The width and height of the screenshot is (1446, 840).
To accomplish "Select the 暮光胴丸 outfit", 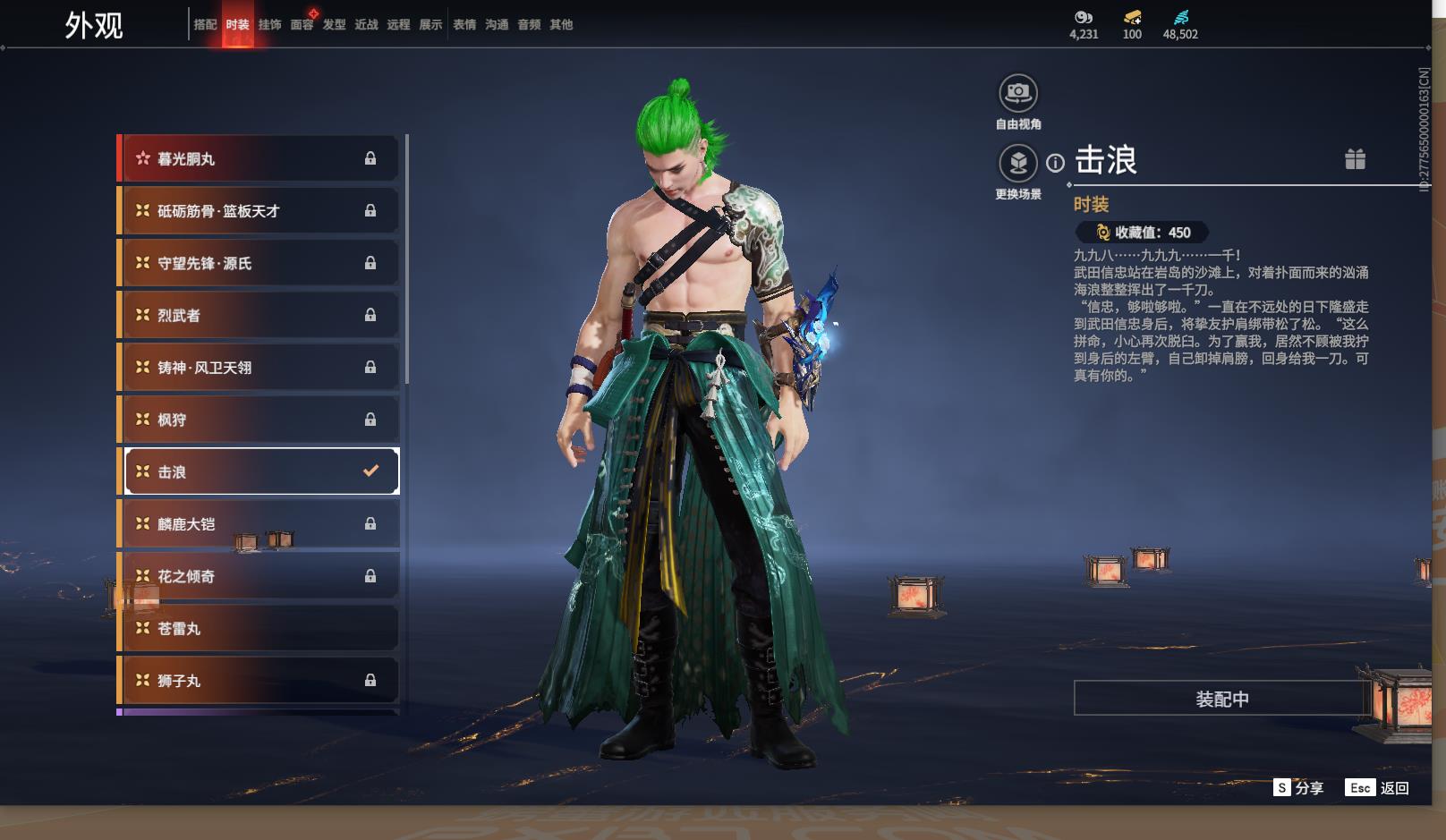I will coord(259,158).
